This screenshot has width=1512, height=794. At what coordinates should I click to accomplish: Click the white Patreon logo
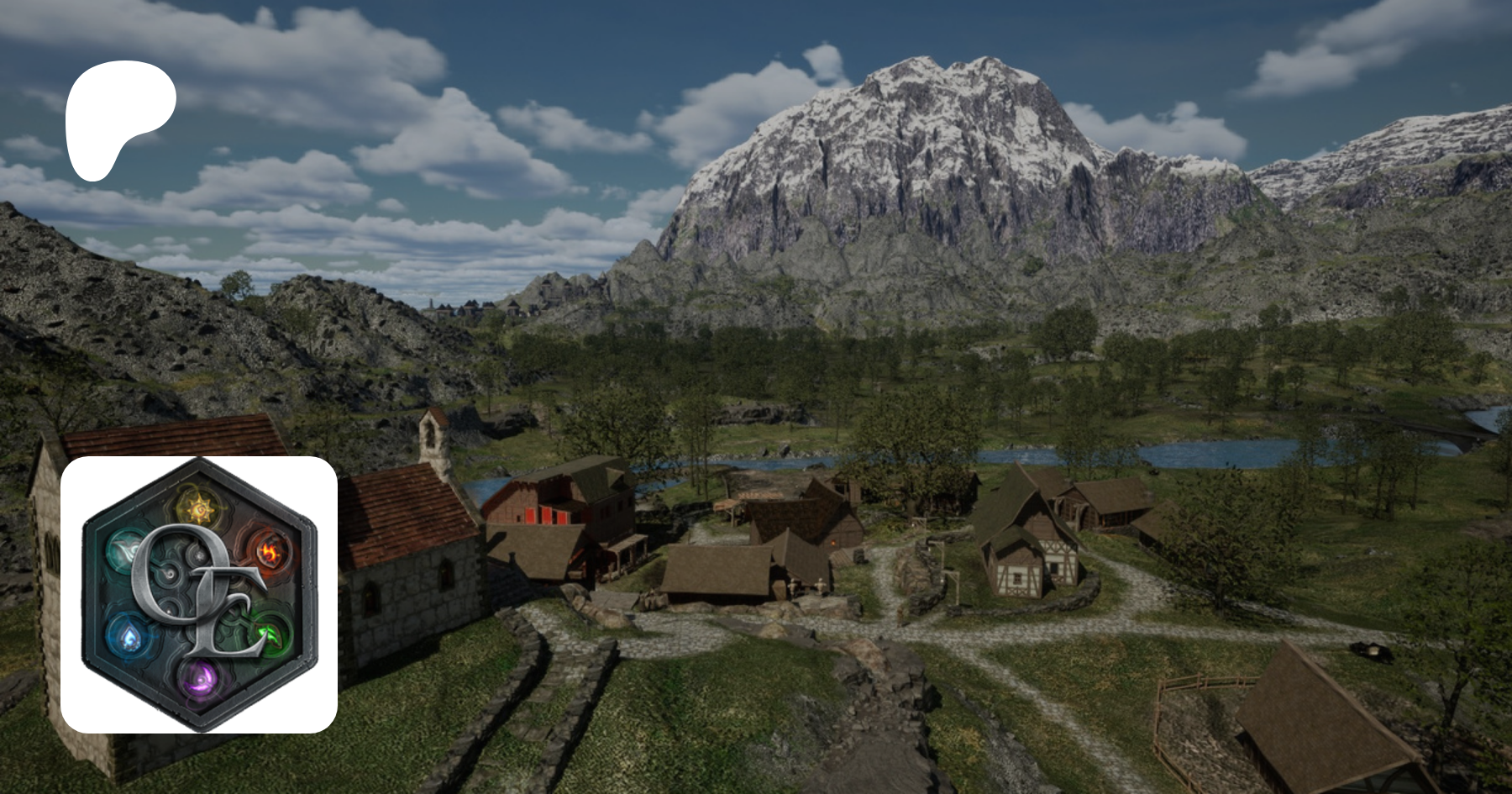(118, 118)
